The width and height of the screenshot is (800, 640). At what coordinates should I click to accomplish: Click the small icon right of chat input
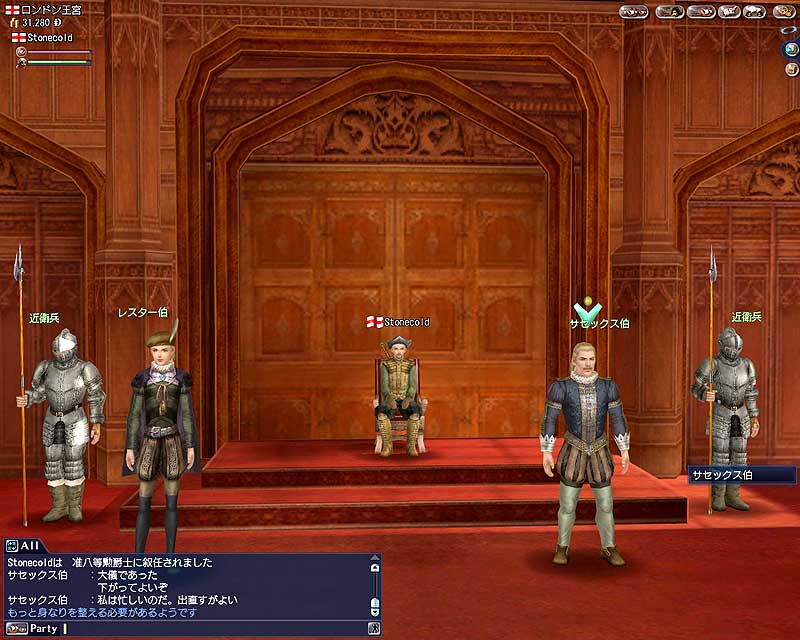pos(374,629)
